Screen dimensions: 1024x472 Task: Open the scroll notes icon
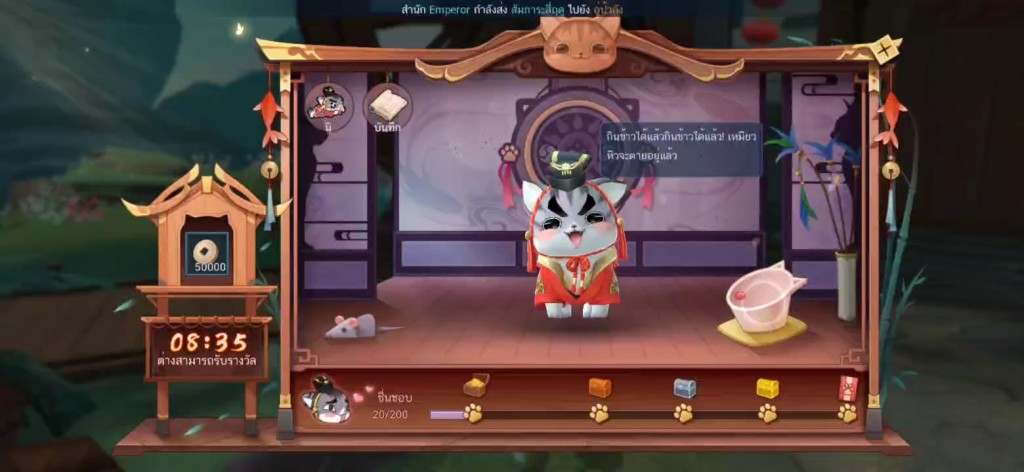(387, 107)
